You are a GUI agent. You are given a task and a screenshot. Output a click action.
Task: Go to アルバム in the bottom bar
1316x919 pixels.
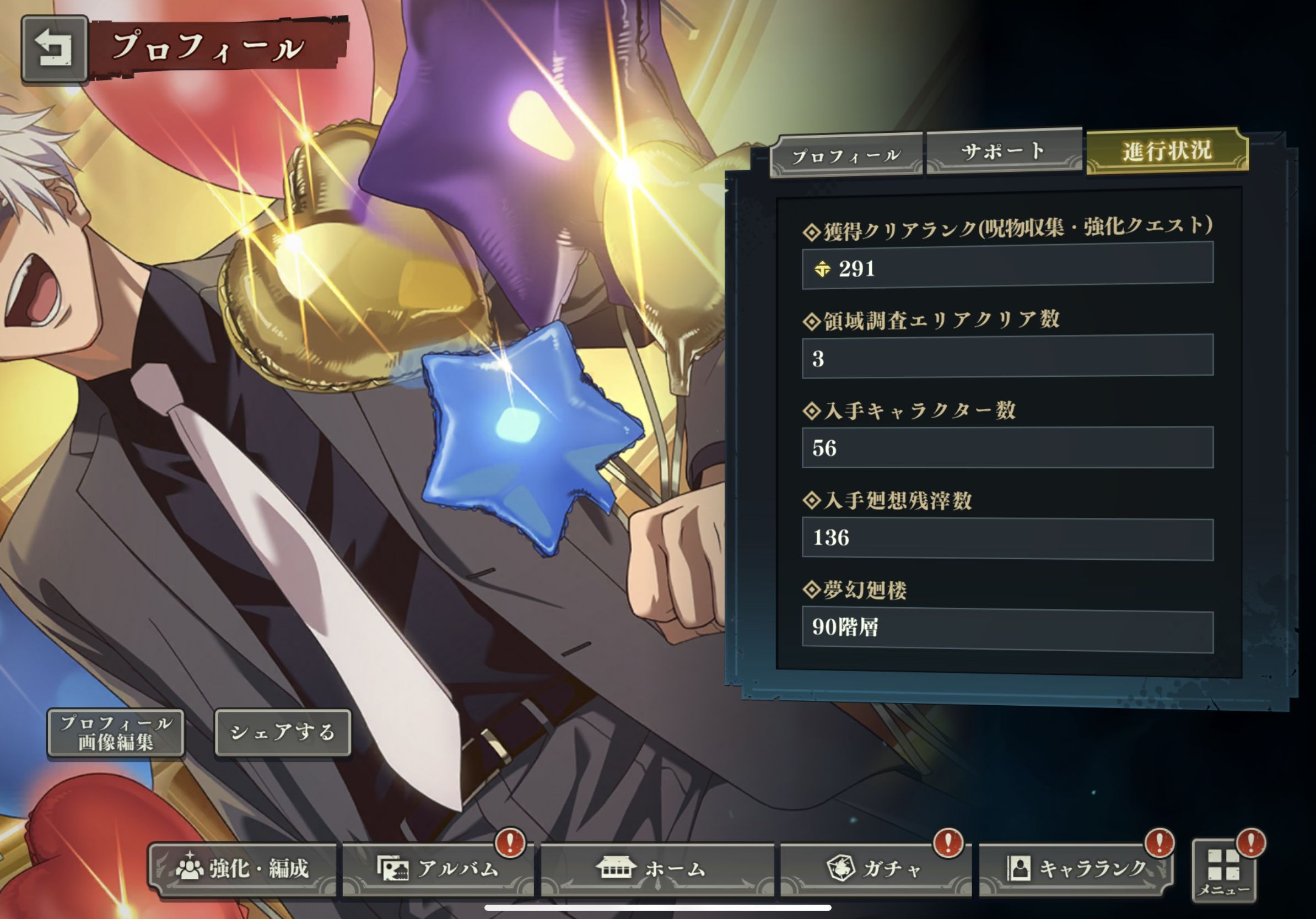439,868
